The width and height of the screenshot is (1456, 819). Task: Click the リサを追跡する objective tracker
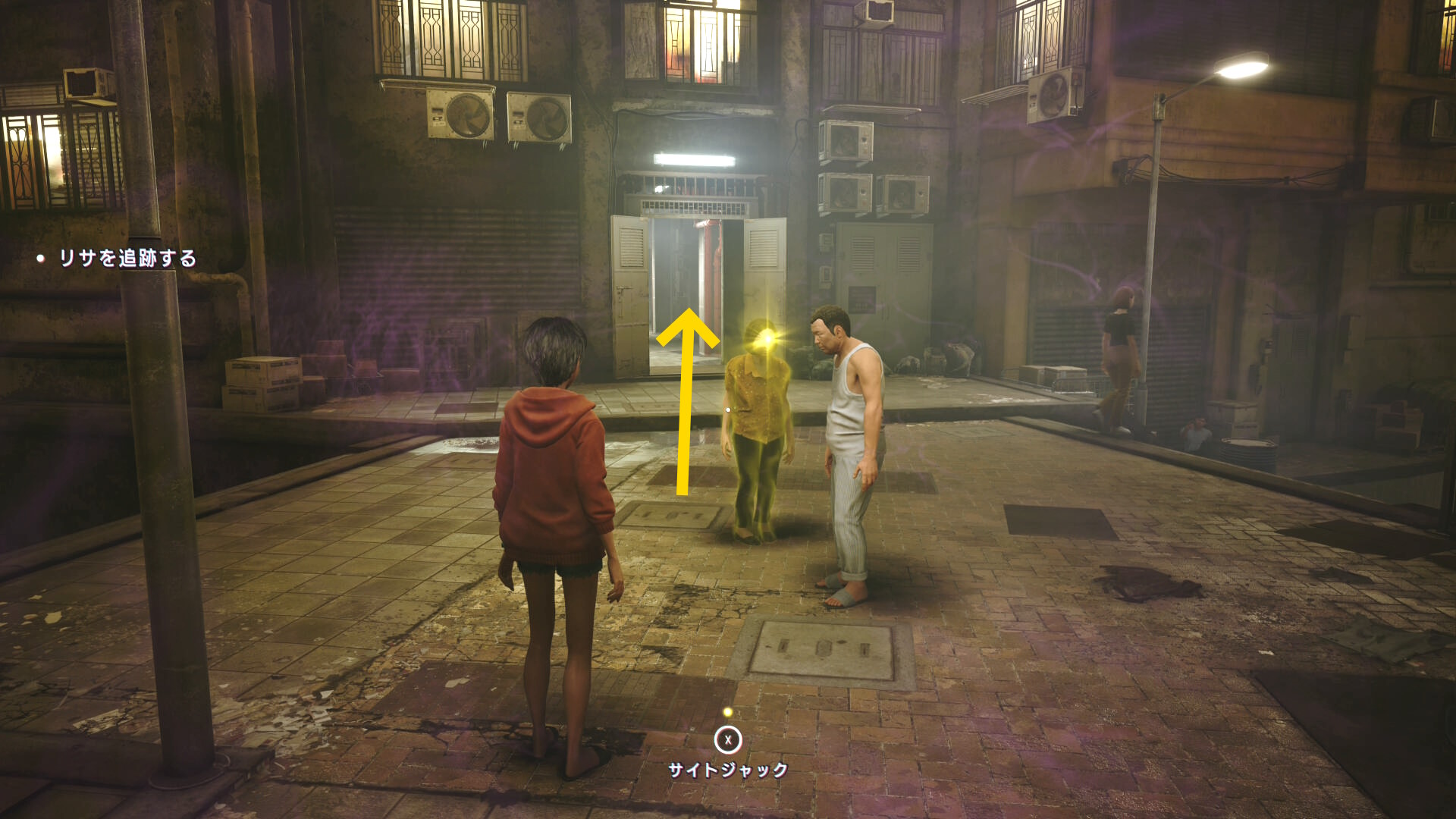(x=127, y=259)
